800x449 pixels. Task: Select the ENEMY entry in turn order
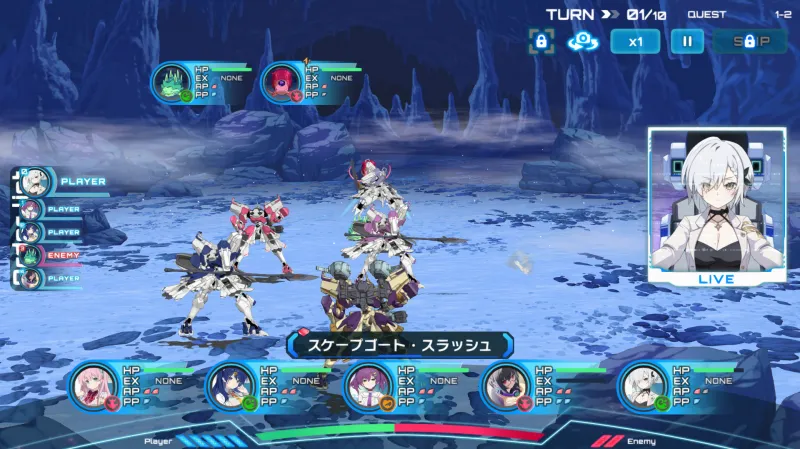[x=48, y=255]
